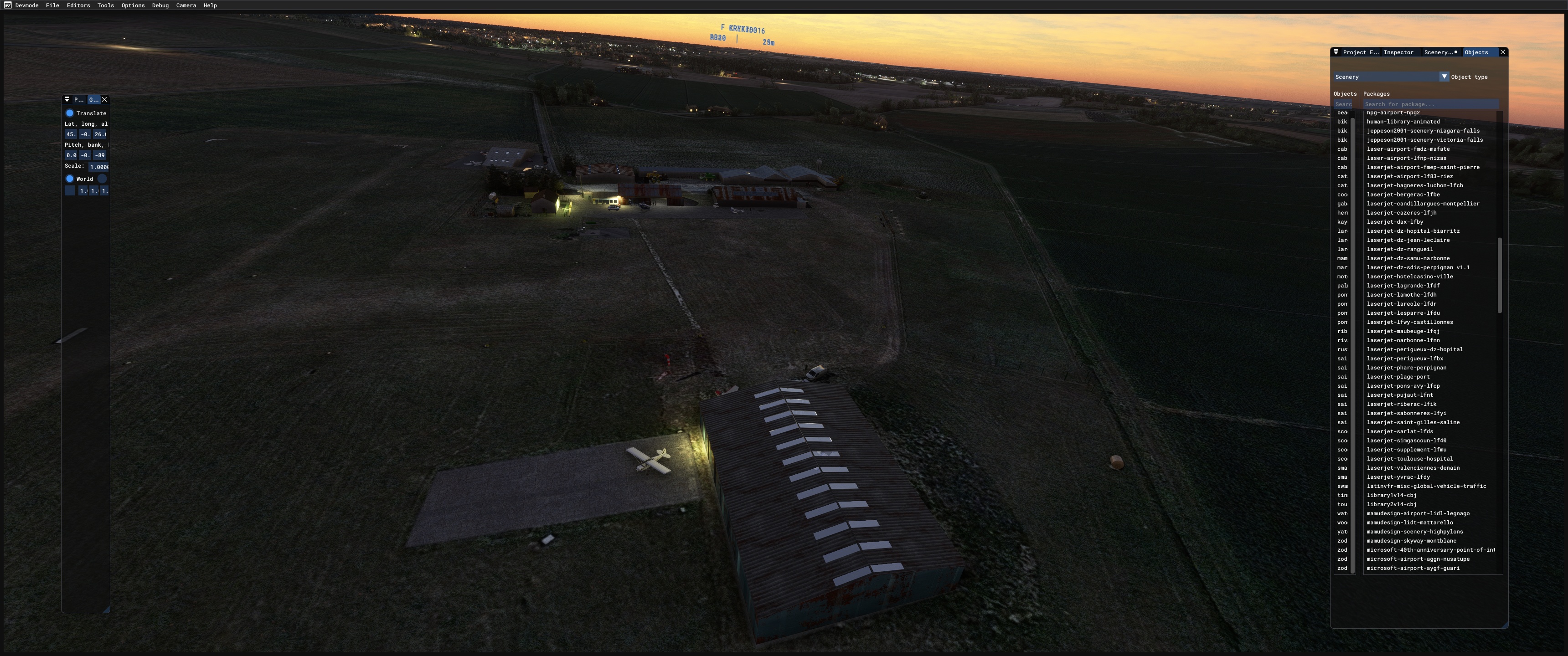Close the Objects panel window
The width and height of the screenshot is (1568, 656).
[x=1502, y=52]
